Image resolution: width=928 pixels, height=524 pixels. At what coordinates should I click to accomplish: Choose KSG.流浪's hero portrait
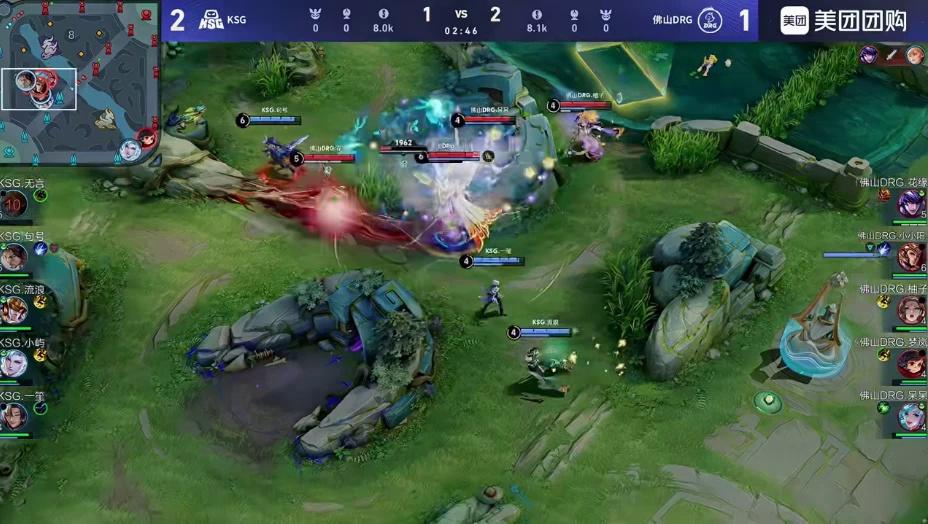coord(13,310)
